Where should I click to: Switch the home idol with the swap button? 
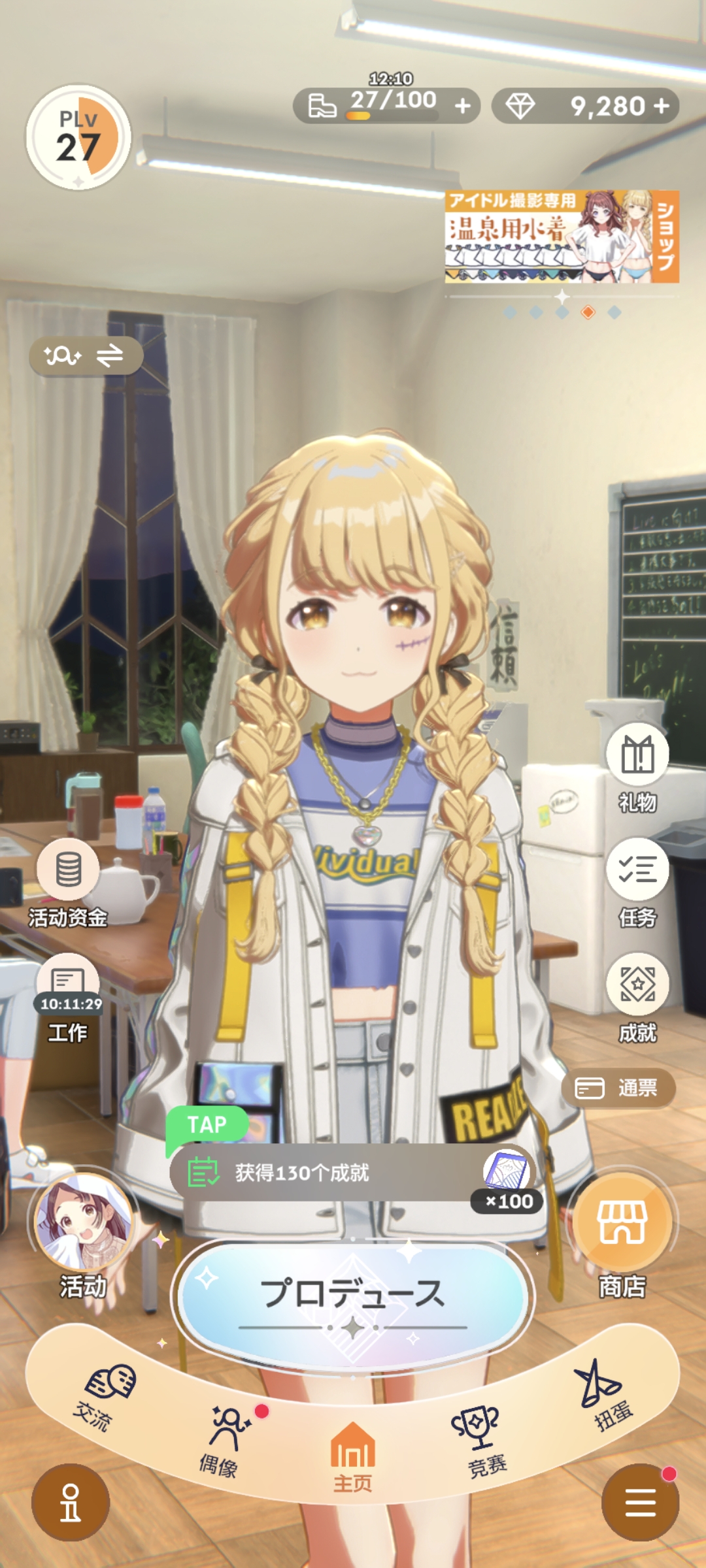[86, 356]
